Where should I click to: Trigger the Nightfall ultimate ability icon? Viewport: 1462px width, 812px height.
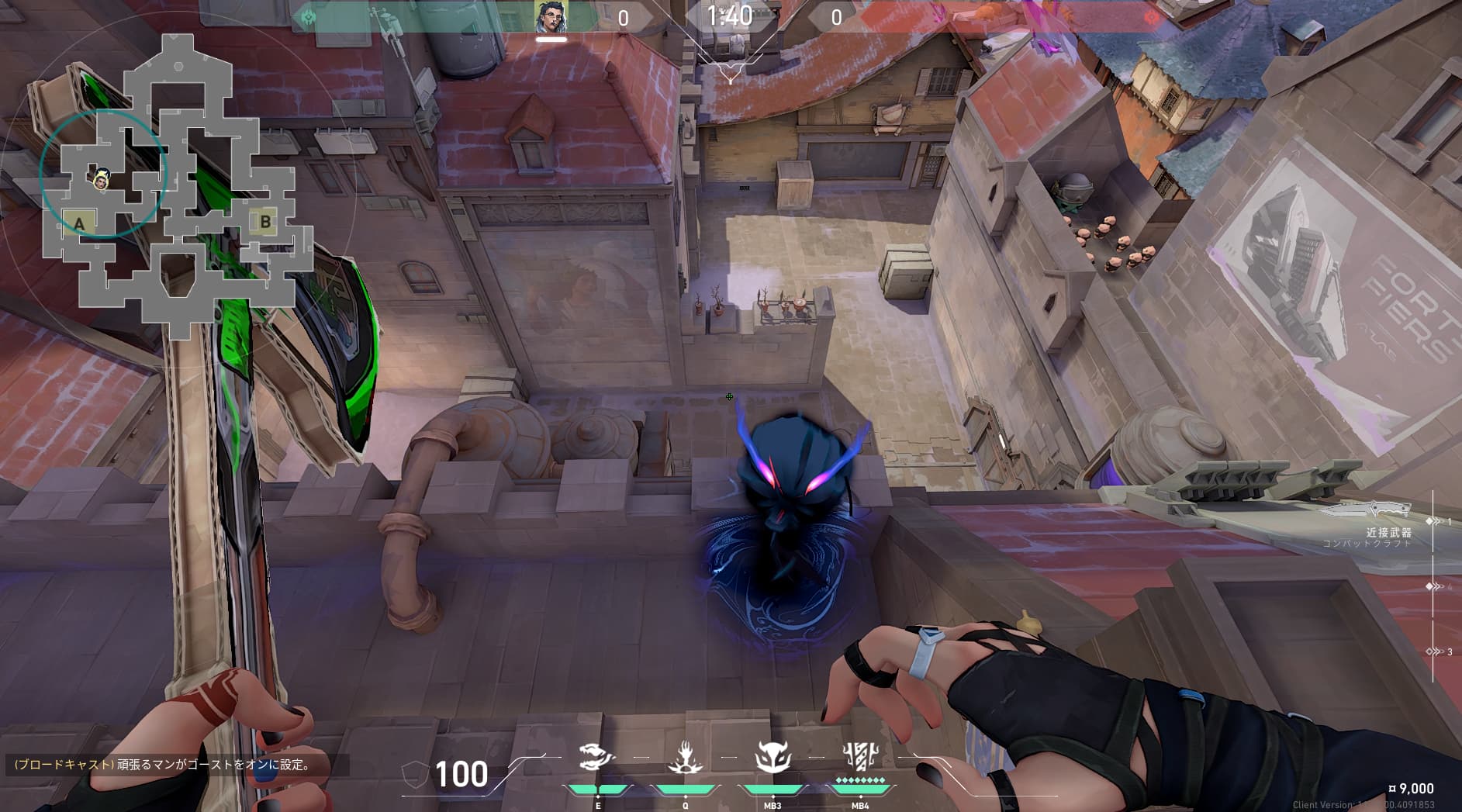859,756
